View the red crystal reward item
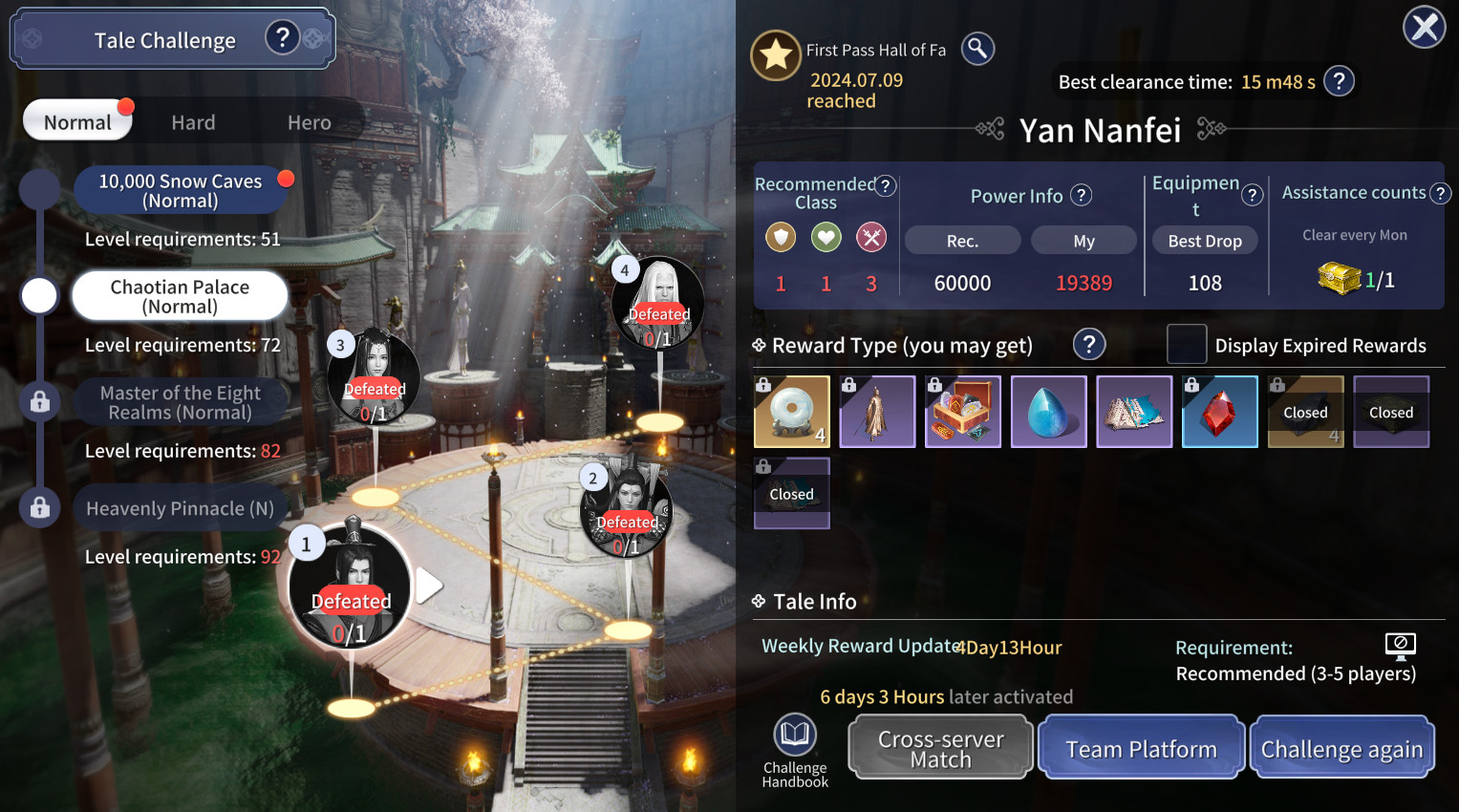The image size is (1459, 812). [x=1219, y=412]
